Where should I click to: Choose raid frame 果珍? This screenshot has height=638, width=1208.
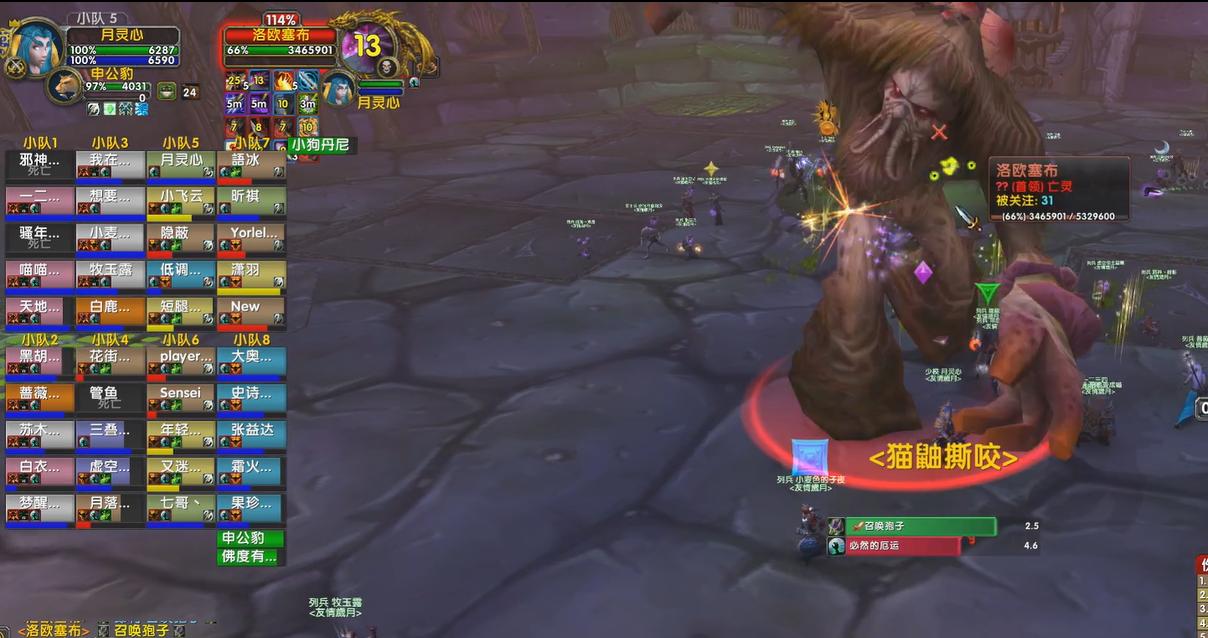251,510
